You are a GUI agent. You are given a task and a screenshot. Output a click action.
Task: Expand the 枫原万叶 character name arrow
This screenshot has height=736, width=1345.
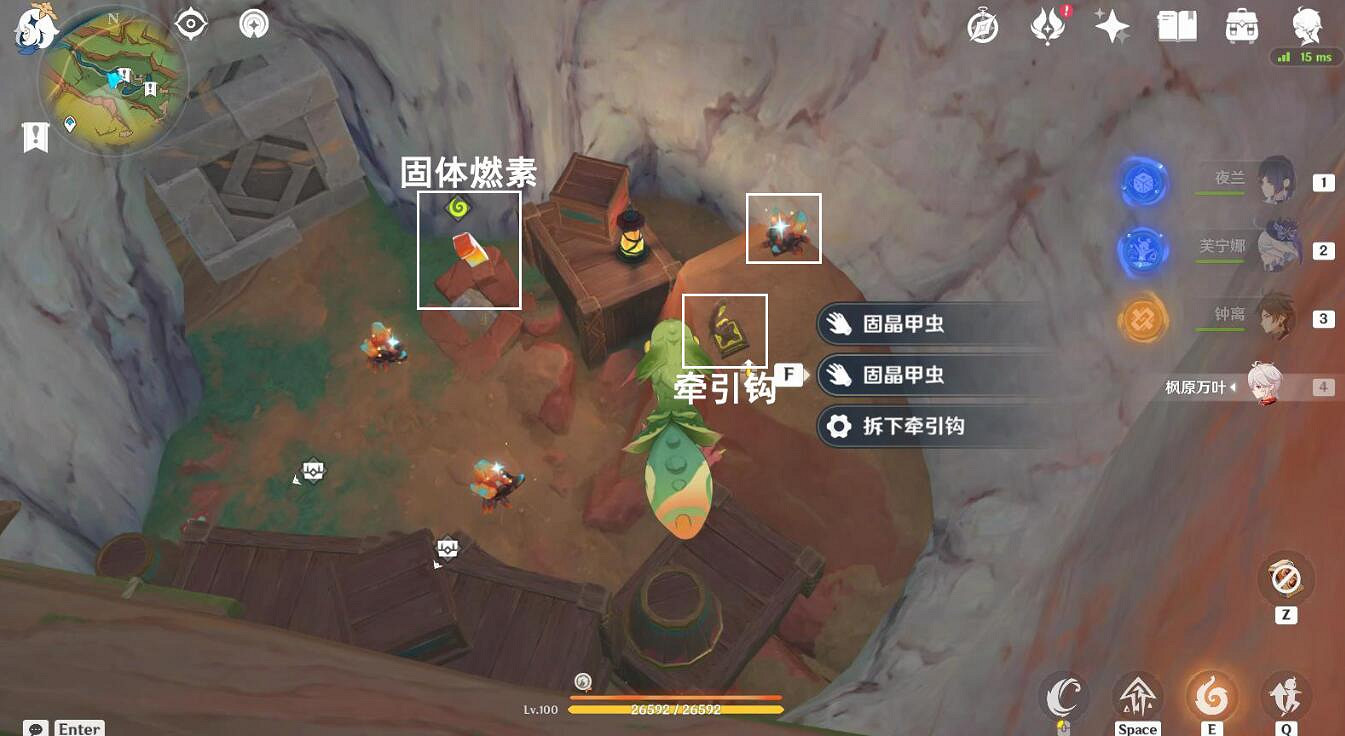[1232, 388]
